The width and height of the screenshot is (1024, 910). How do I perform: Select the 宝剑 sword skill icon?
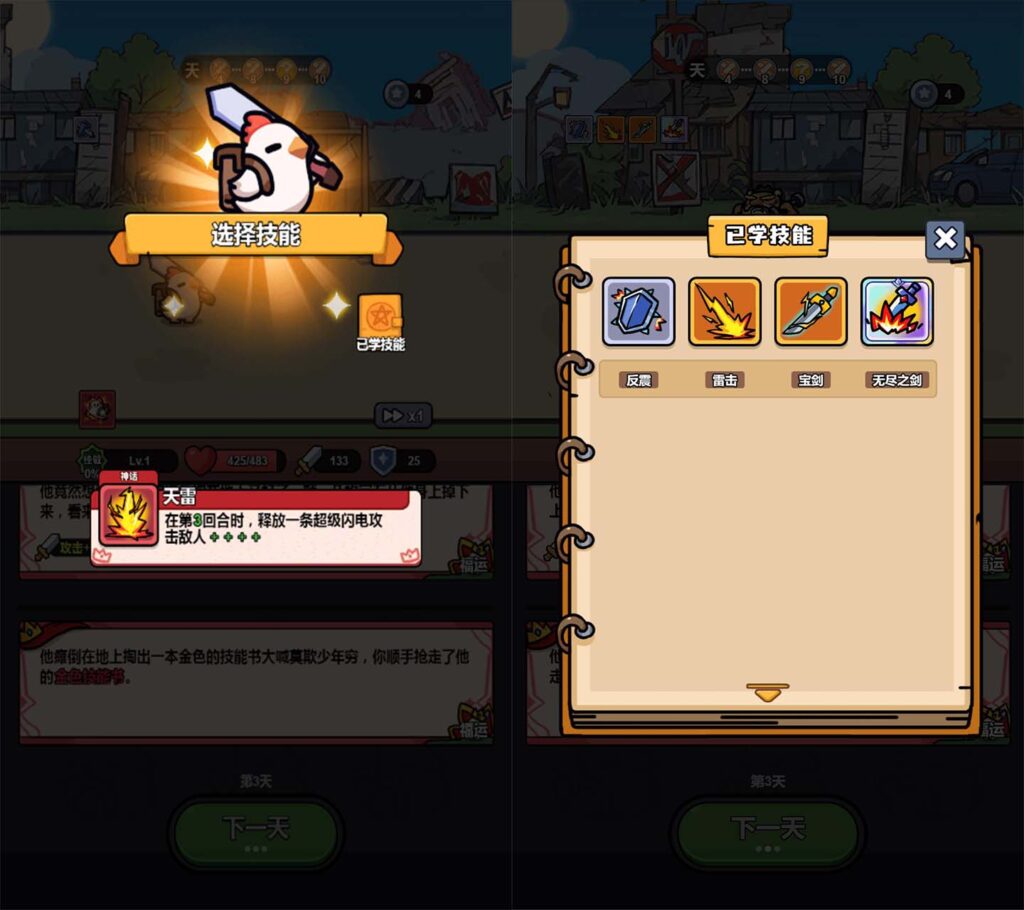coord(811,312)
